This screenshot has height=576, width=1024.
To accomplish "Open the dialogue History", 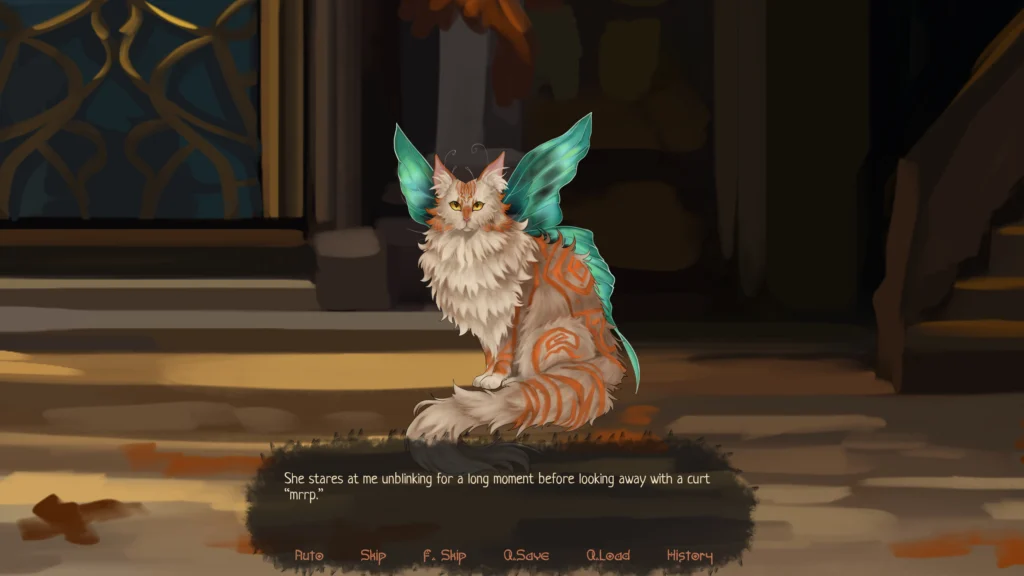I will pos(690,556).
